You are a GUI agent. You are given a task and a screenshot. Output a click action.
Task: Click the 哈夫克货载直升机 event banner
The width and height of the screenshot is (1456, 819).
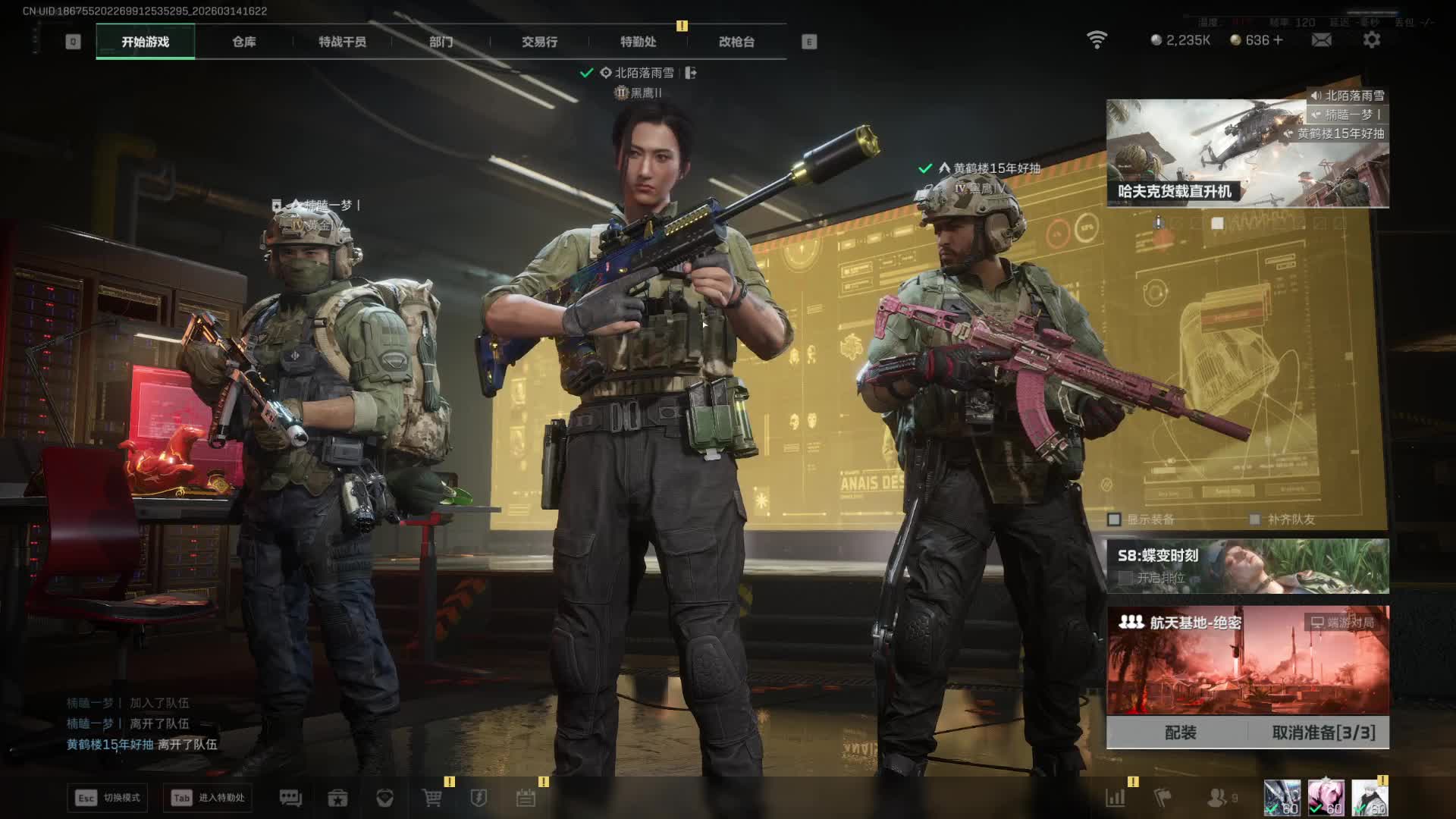[1247, 154]
